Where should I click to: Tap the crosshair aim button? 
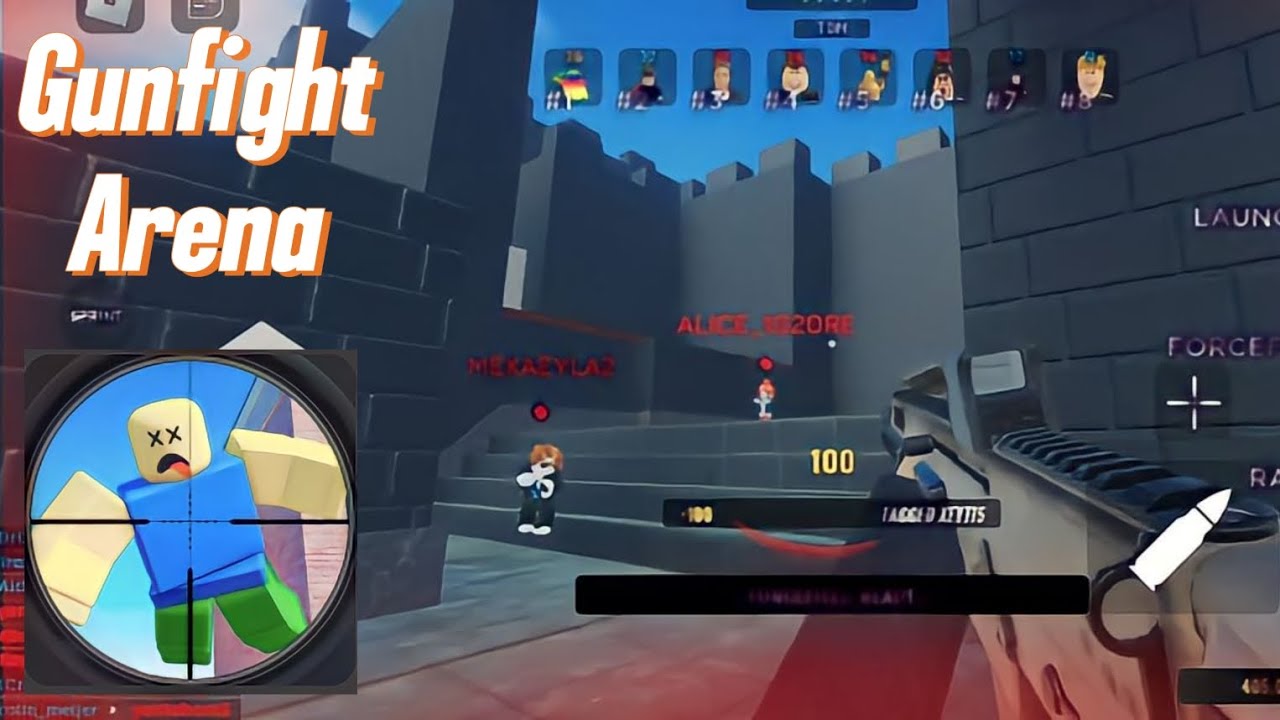1194,402
